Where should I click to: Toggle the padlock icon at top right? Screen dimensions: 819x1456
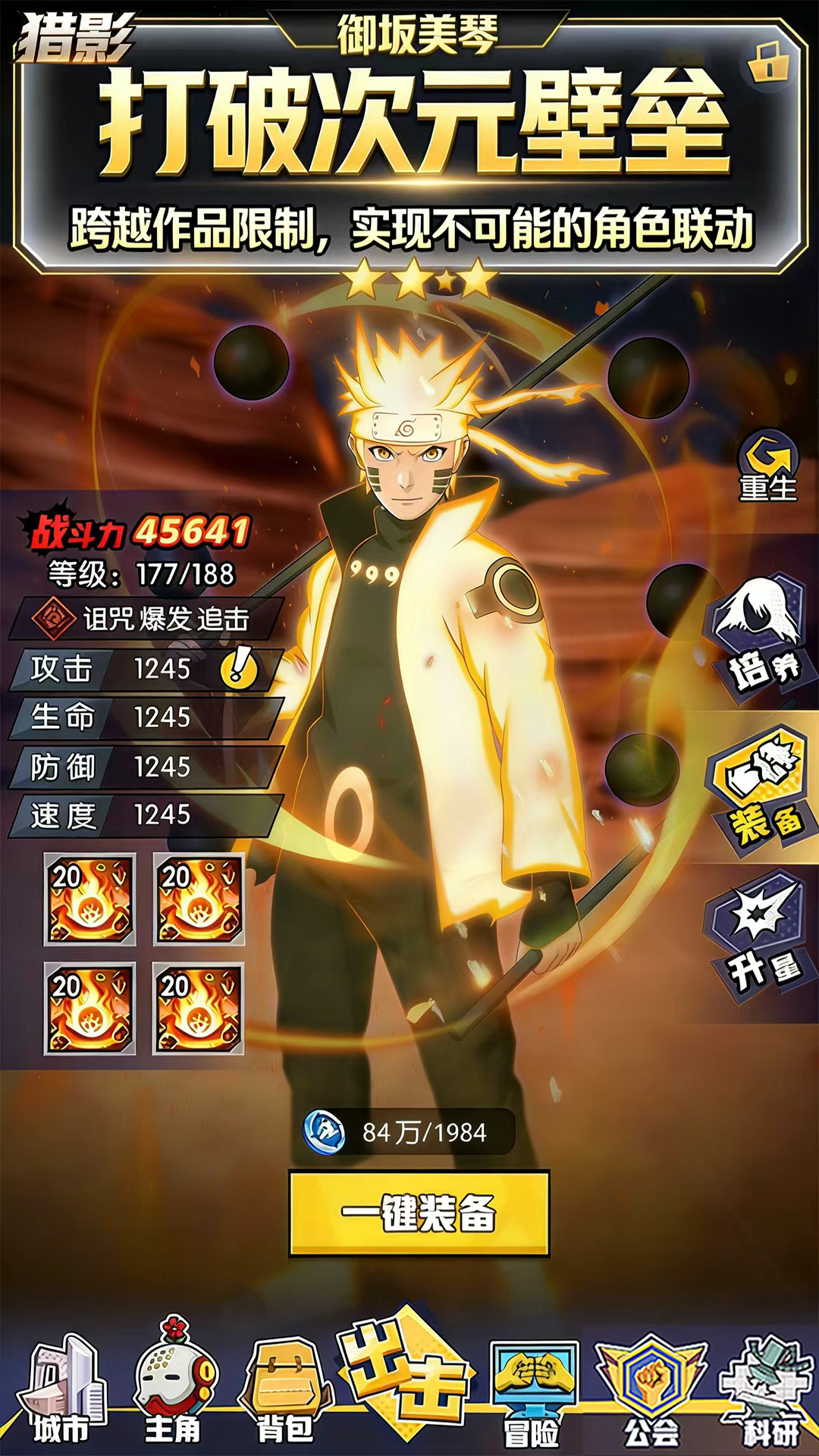(x=769, y=64)
